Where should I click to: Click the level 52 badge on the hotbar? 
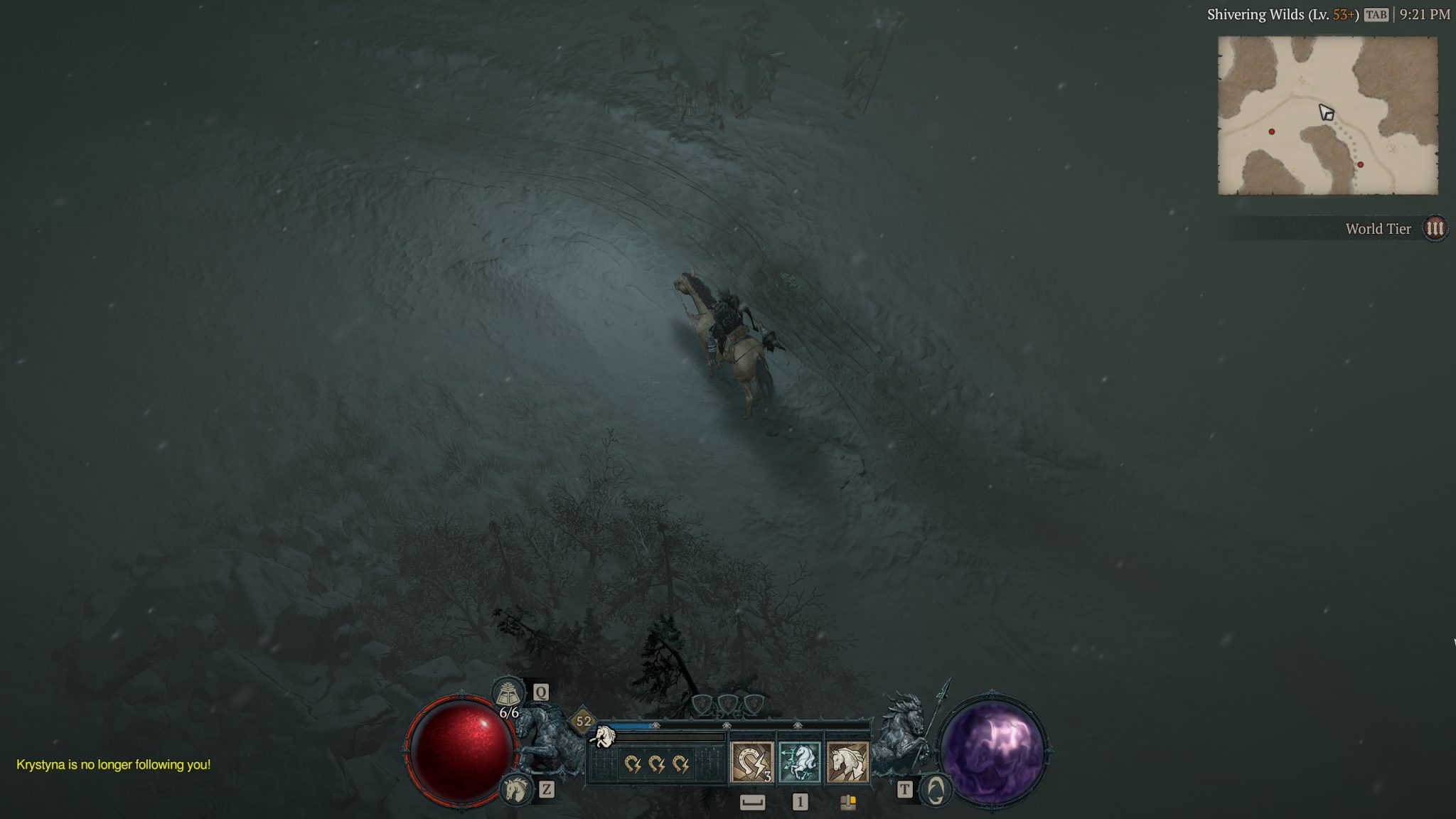584,722
